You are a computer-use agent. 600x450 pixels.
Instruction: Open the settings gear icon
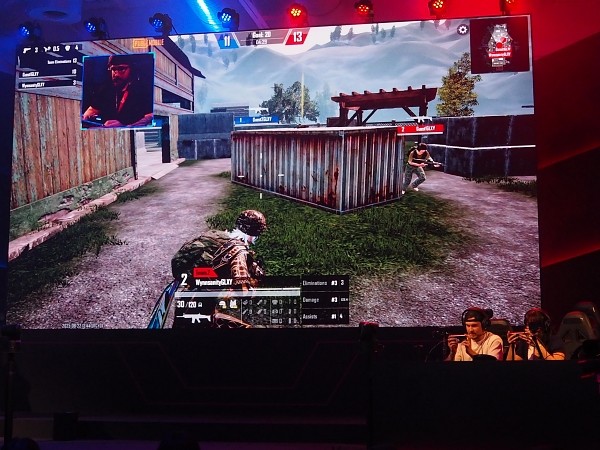coord(462,29)
